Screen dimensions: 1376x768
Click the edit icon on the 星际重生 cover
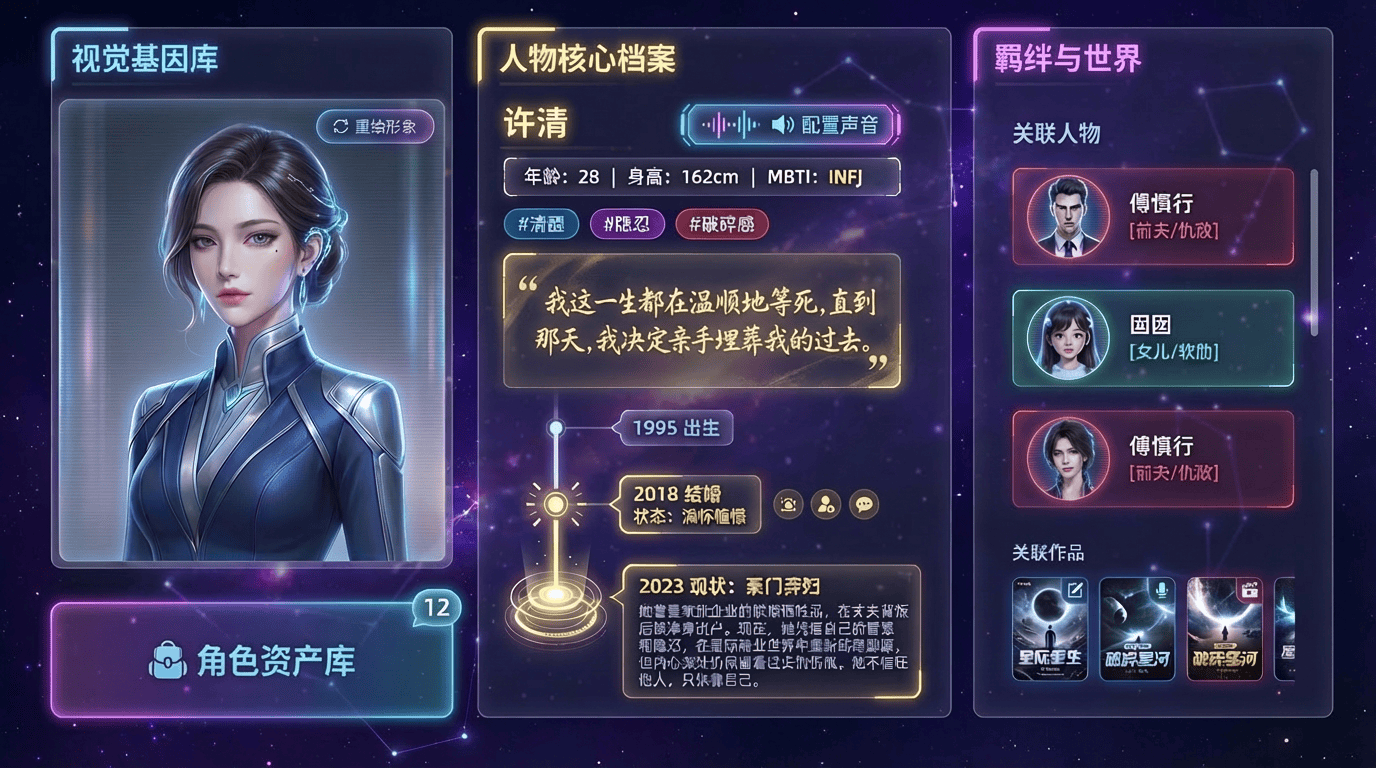(x=1075, y=592)
